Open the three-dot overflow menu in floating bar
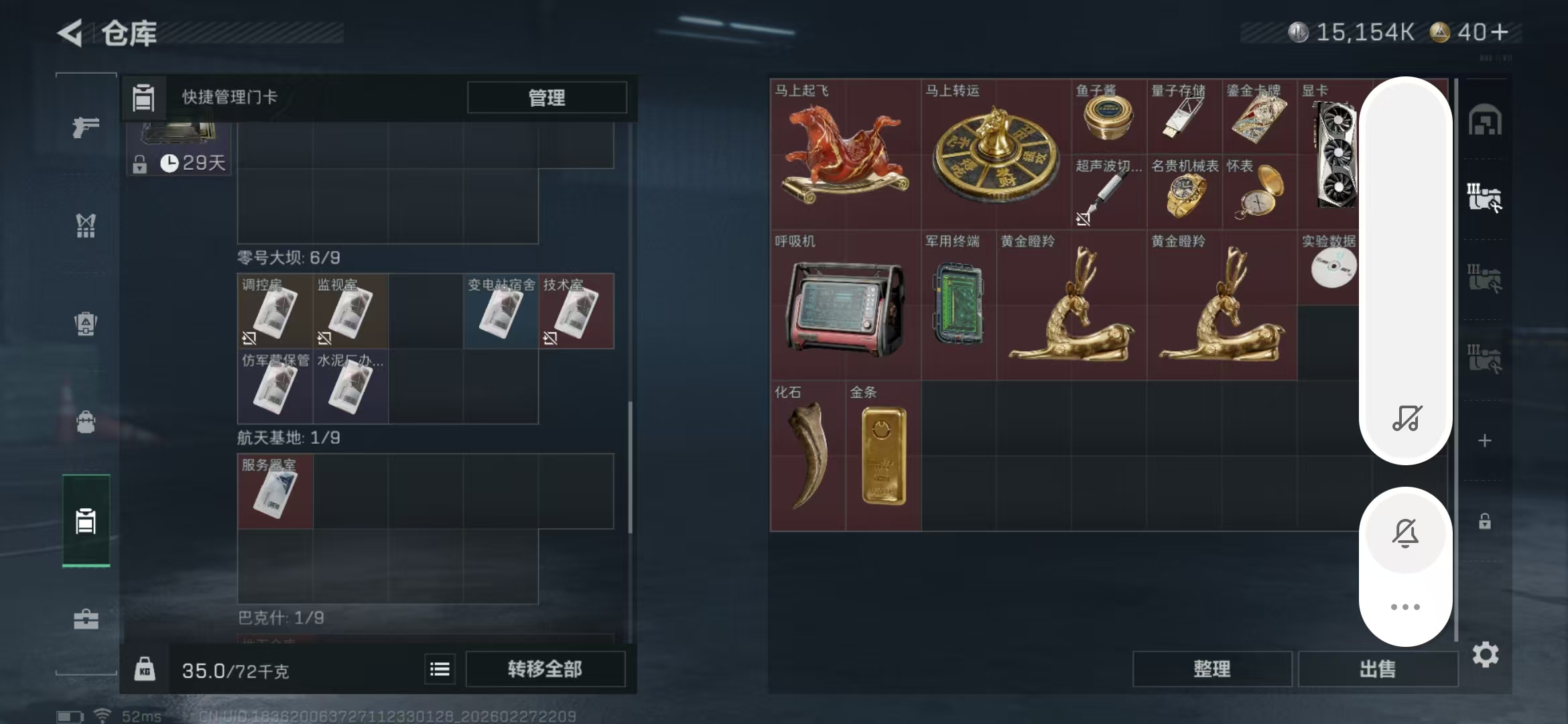This screenshot has width=1568, height=724. pyautogui.click(x=1406, y=605)
